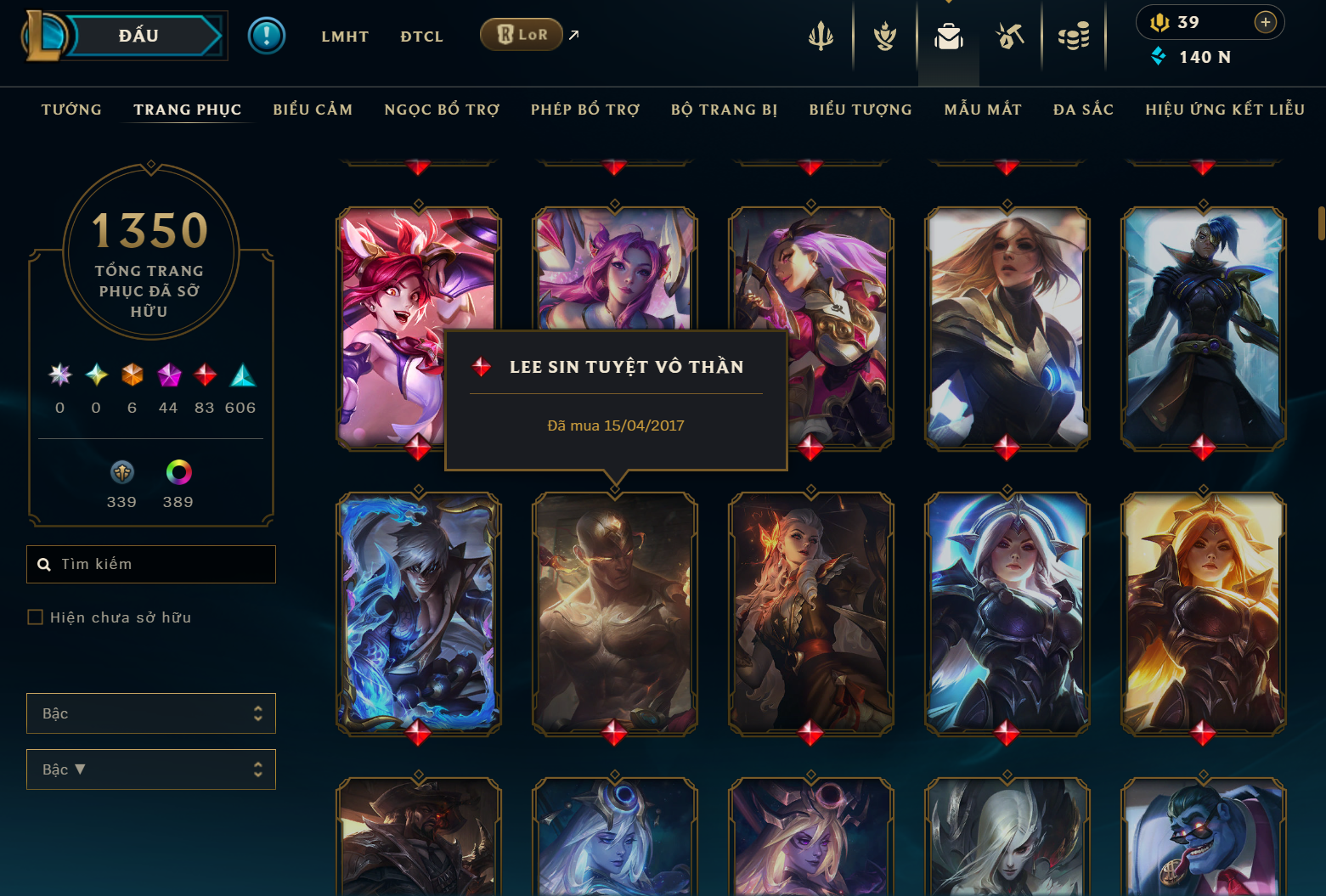Open the 'Bậc ▼' order dropdown

(150, 769)
